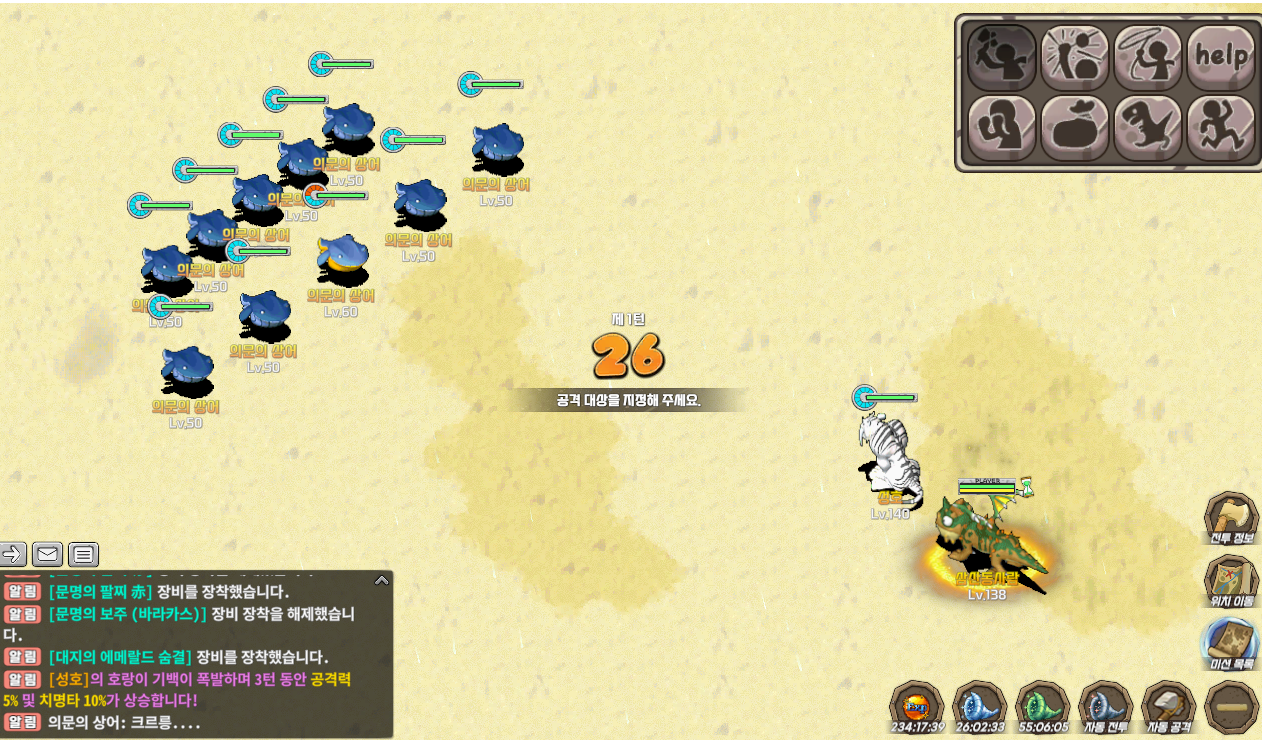Screen dimensions: 1262x740
Task: Open 전투 정보 battle info
Action: [1232, 518]
